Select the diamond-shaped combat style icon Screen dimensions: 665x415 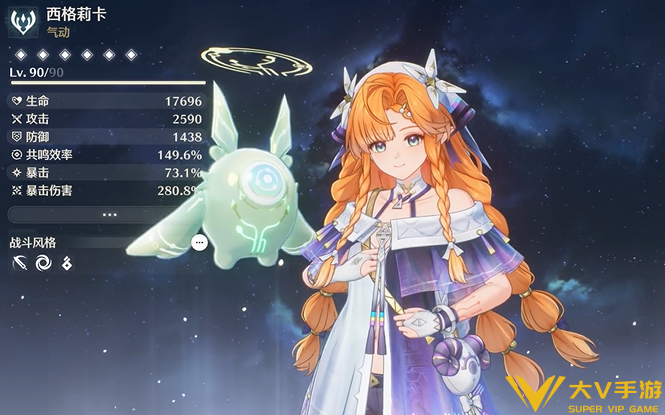click(67, 264)
